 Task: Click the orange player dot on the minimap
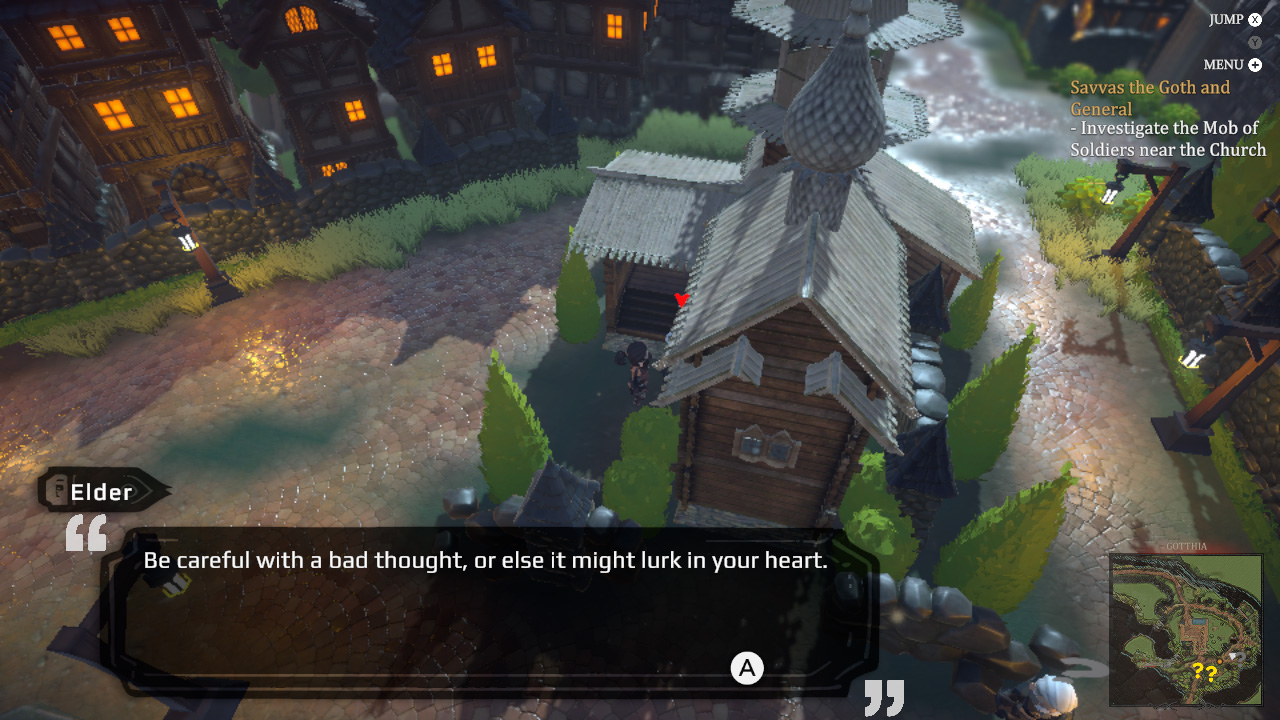(1219, 661)
